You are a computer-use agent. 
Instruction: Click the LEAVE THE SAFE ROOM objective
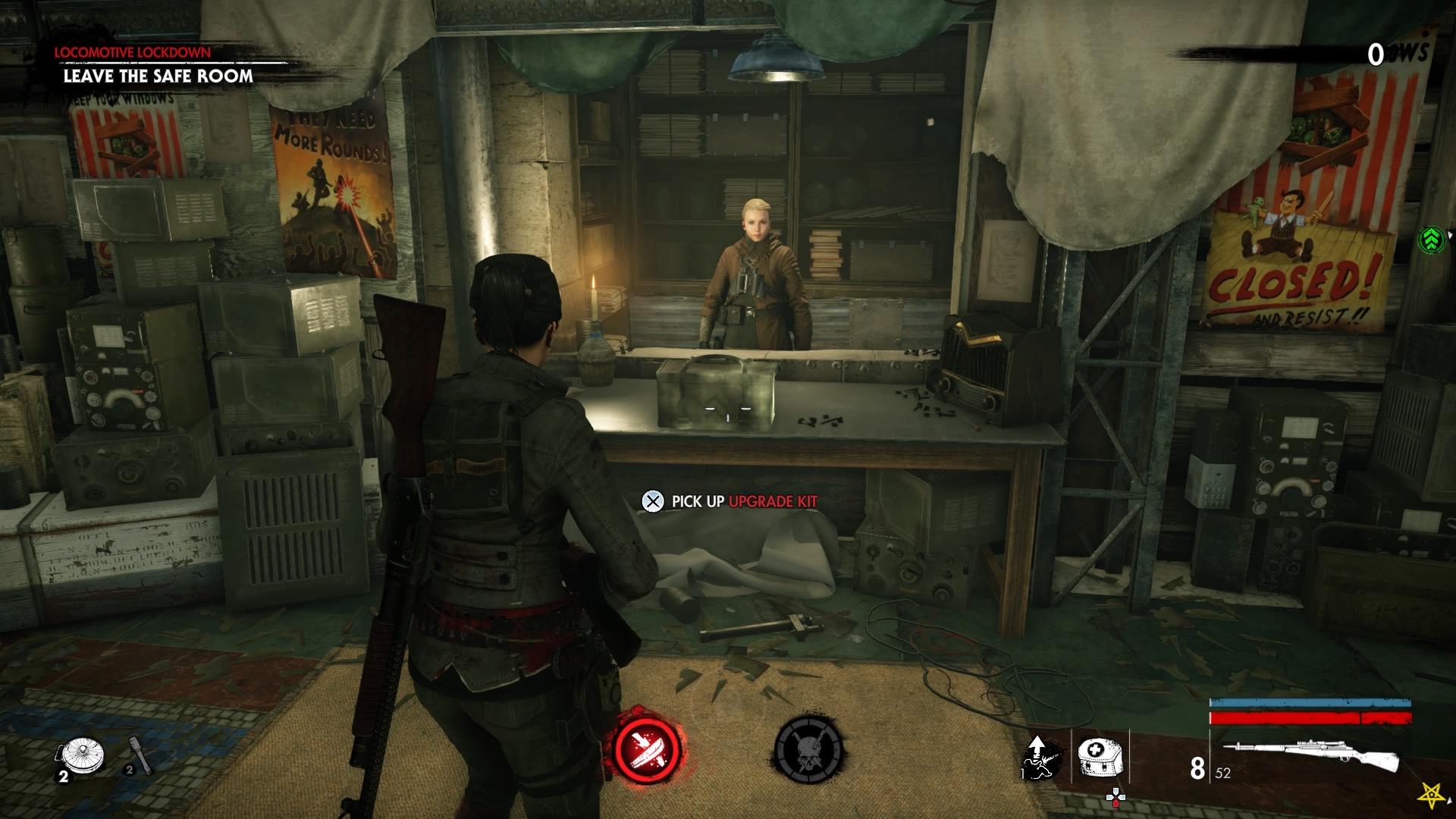coord(161,77)
